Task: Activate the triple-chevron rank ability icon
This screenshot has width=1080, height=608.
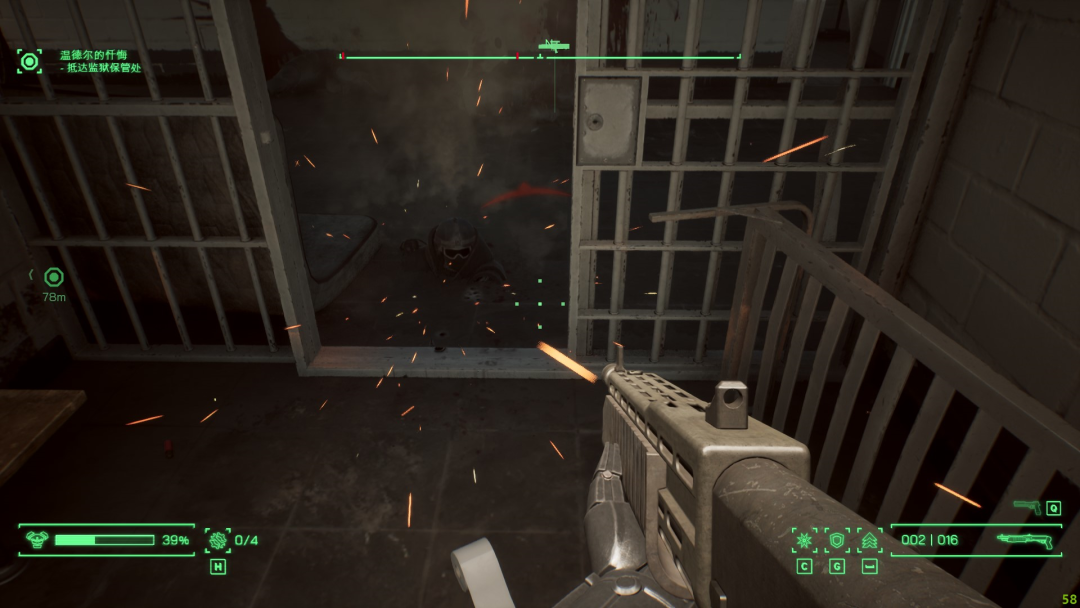Action: [x=870, y=540]
